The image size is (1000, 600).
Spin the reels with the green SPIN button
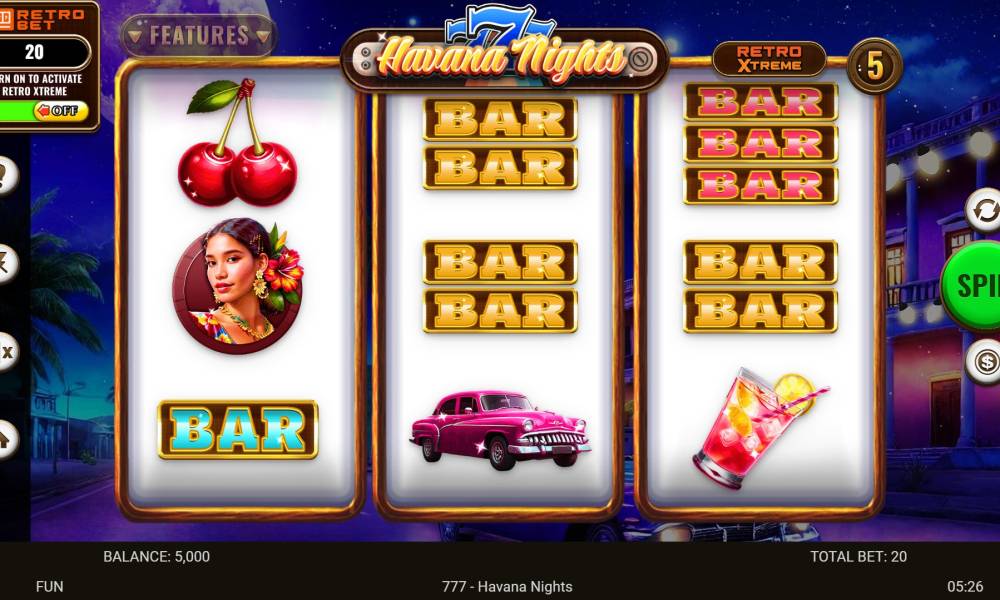point(972,285)
